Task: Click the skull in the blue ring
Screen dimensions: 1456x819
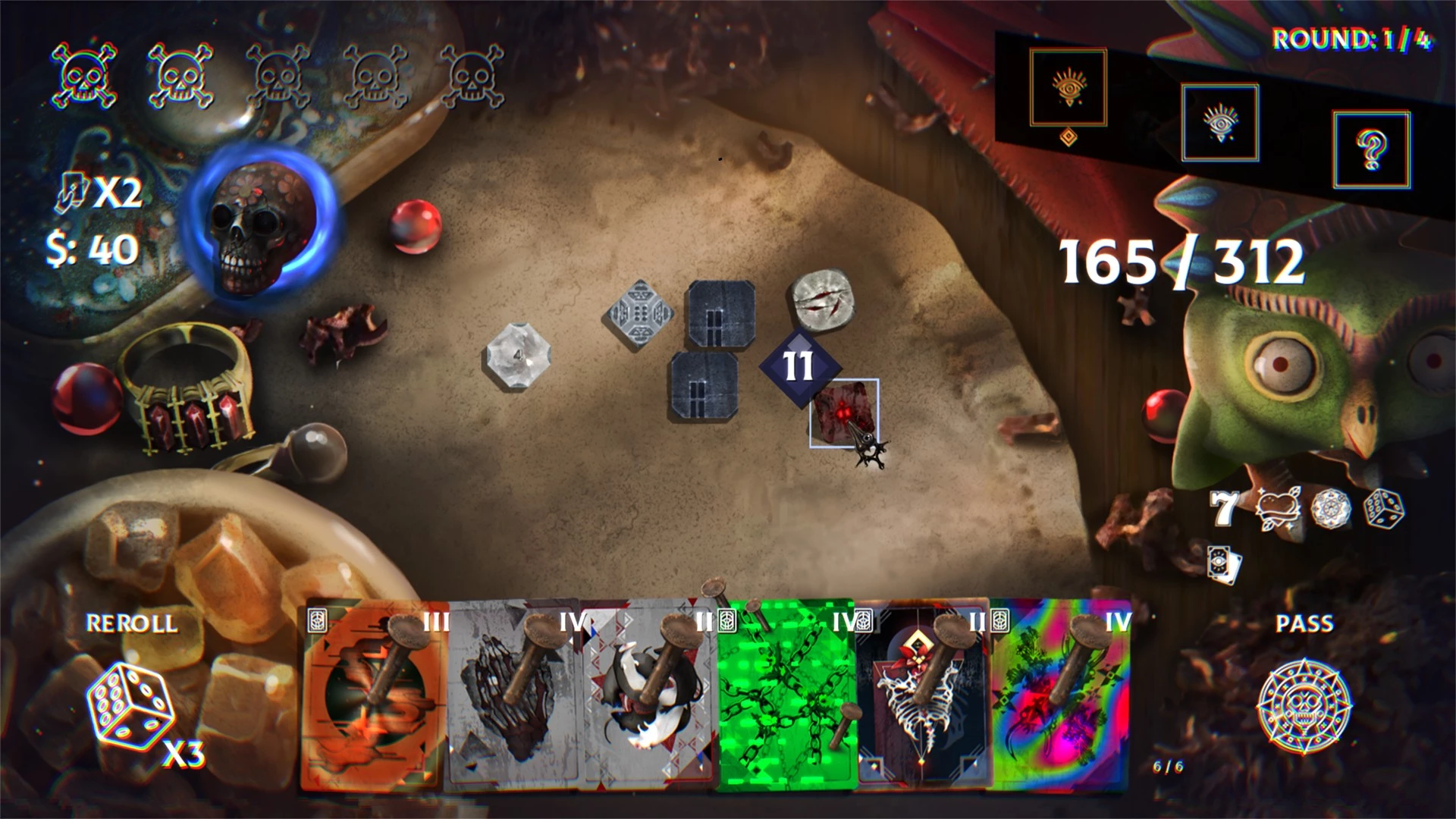Action: [262, 220]
